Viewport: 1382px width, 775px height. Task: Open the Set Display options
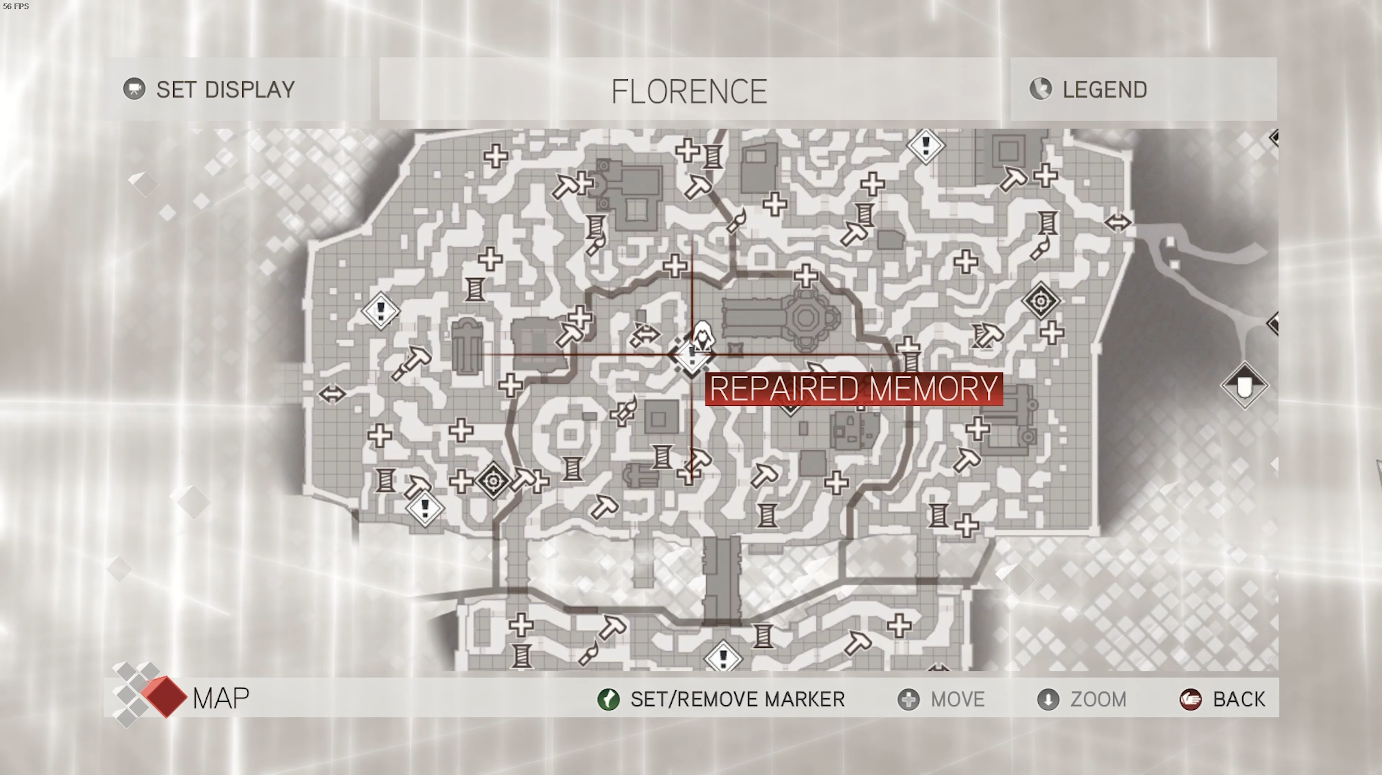click(210, 89)
